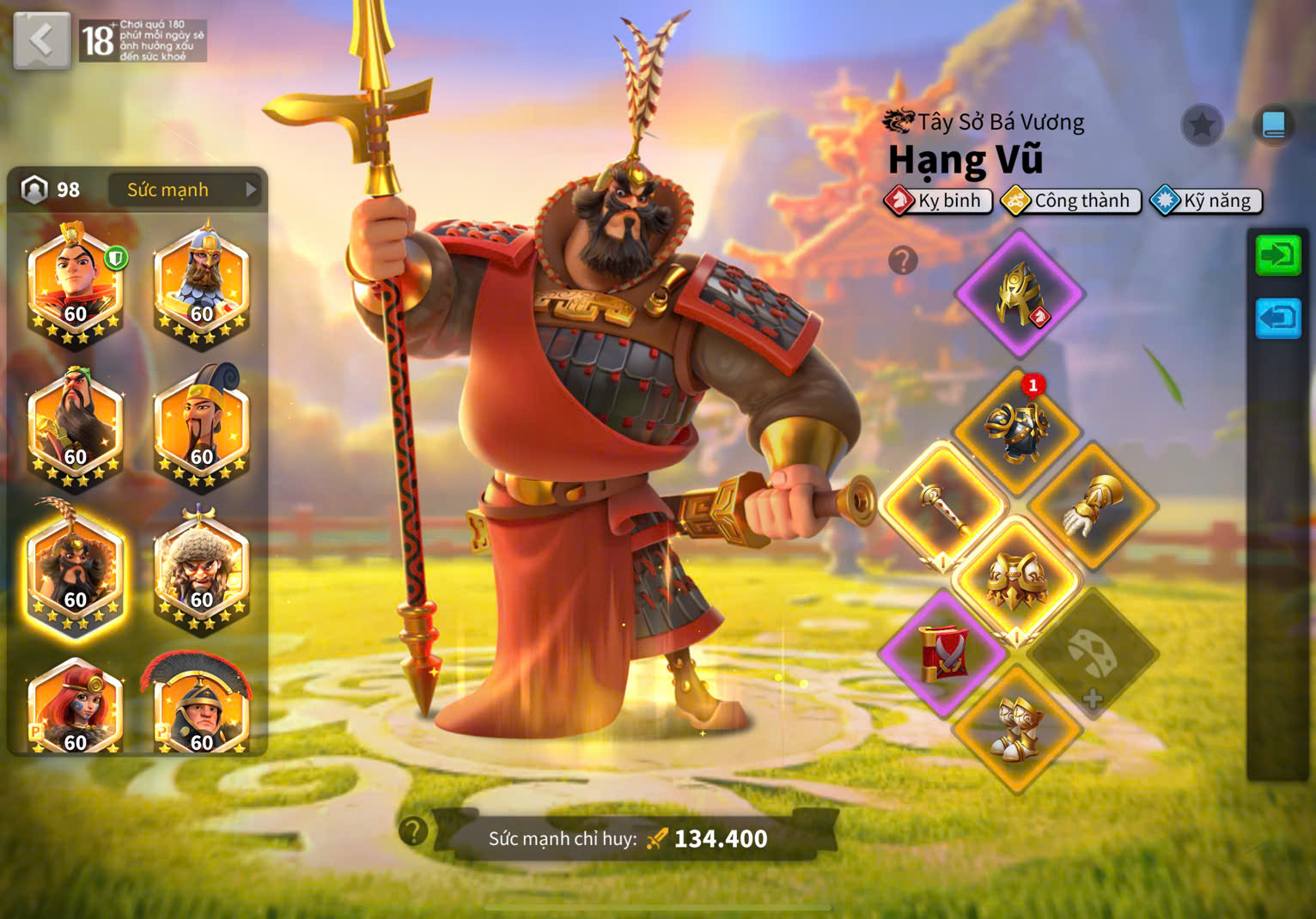
Task: Toggle the star favorite button
Action: 1202,126
